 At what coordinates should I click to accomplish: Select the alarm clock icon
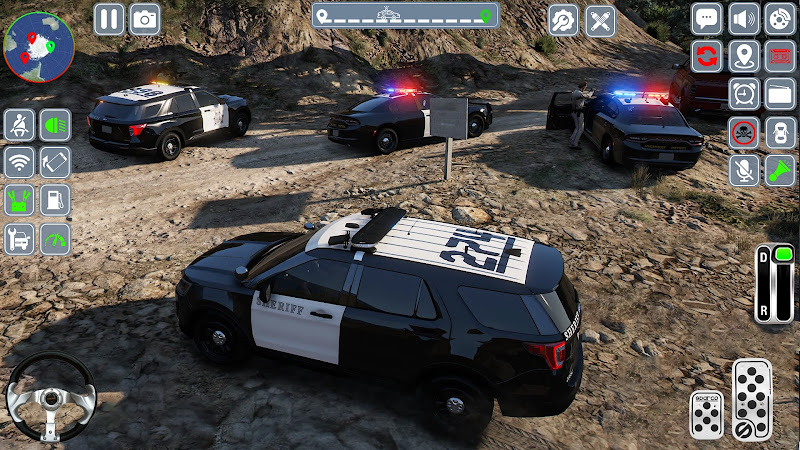point(744,94)
